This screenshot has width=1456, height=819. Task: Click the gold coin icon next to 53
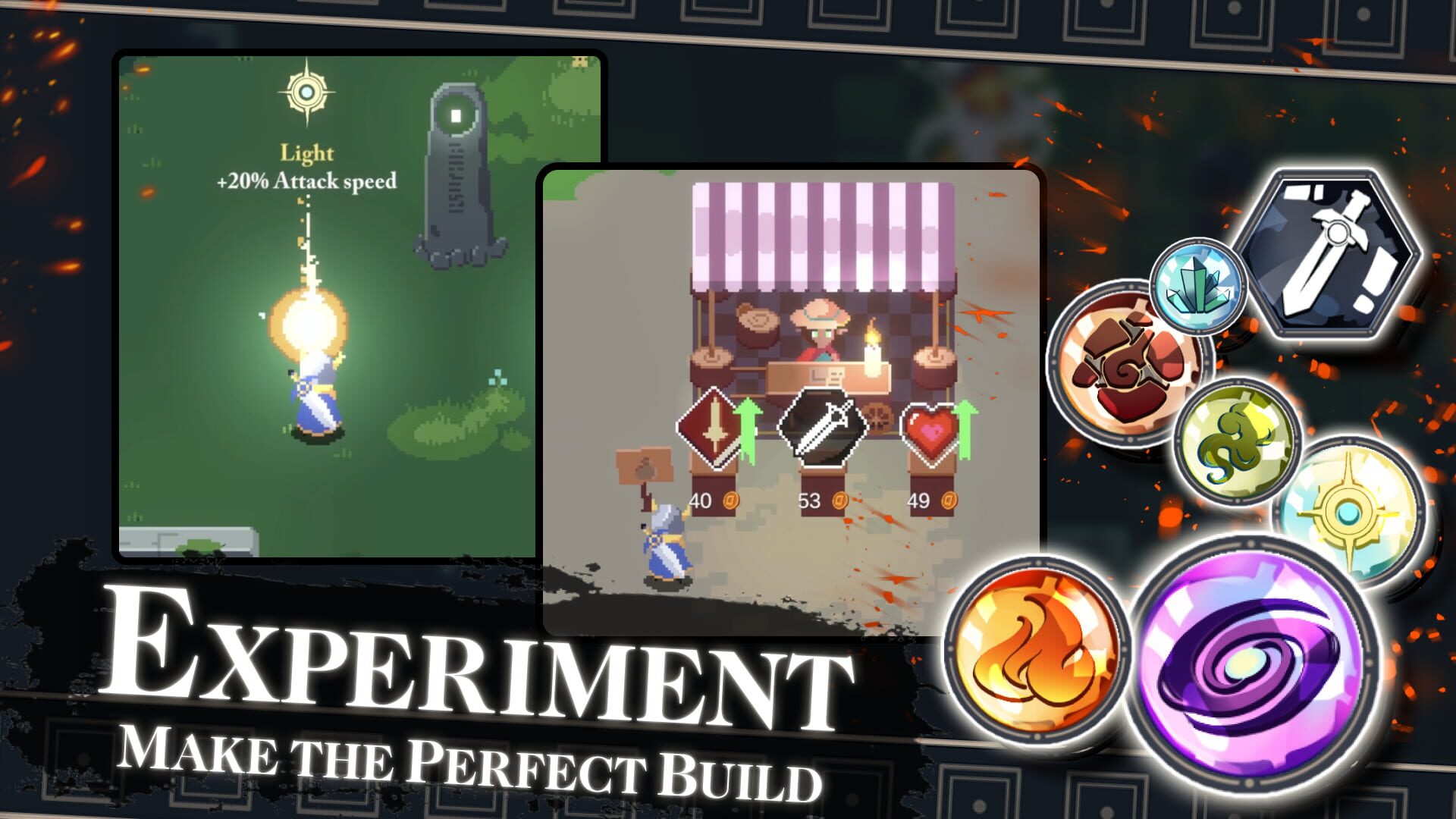(838, 499)
